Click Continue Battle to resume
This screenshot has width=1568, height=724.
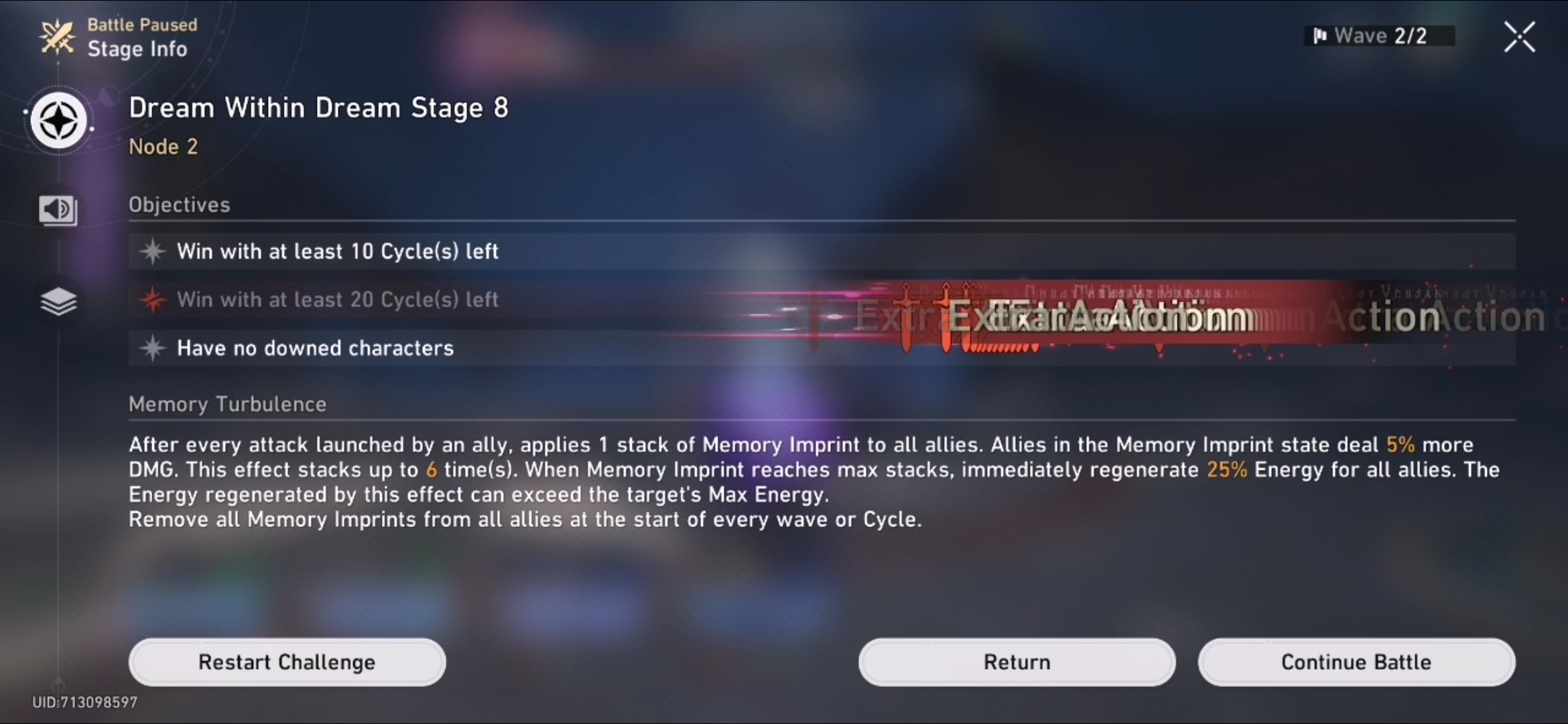[x=1355, y=662]
